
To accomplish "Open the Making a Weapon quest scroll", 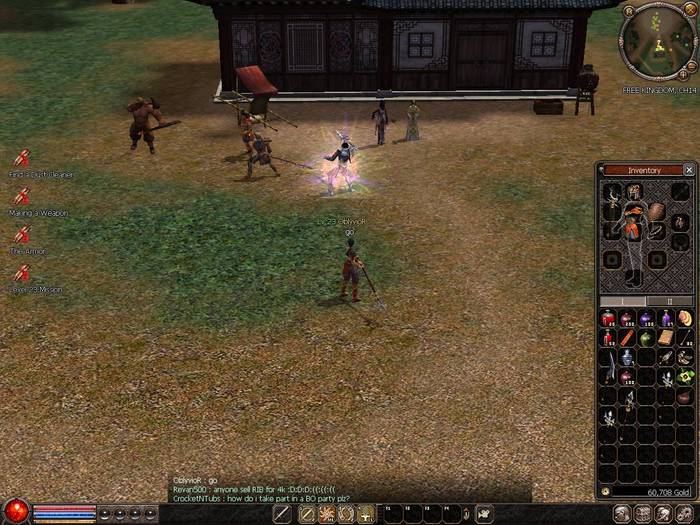I will 22,197.
